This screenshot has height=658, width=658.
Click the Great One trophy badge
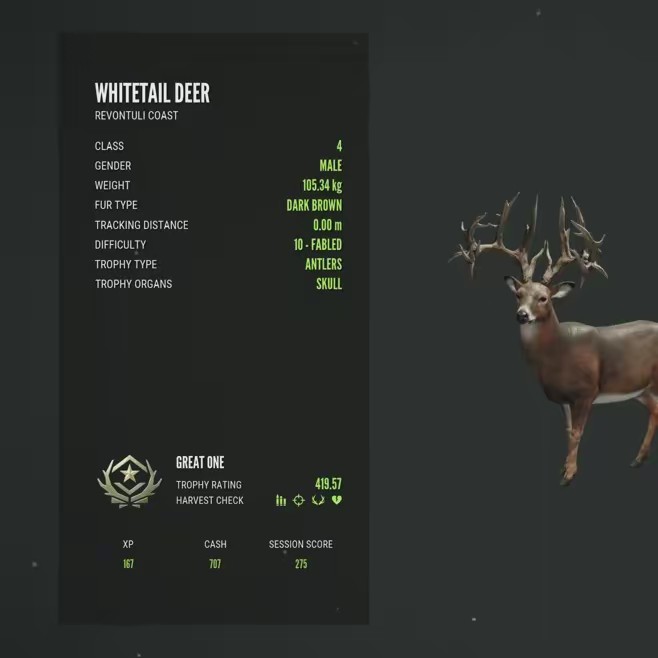point(129,481)
